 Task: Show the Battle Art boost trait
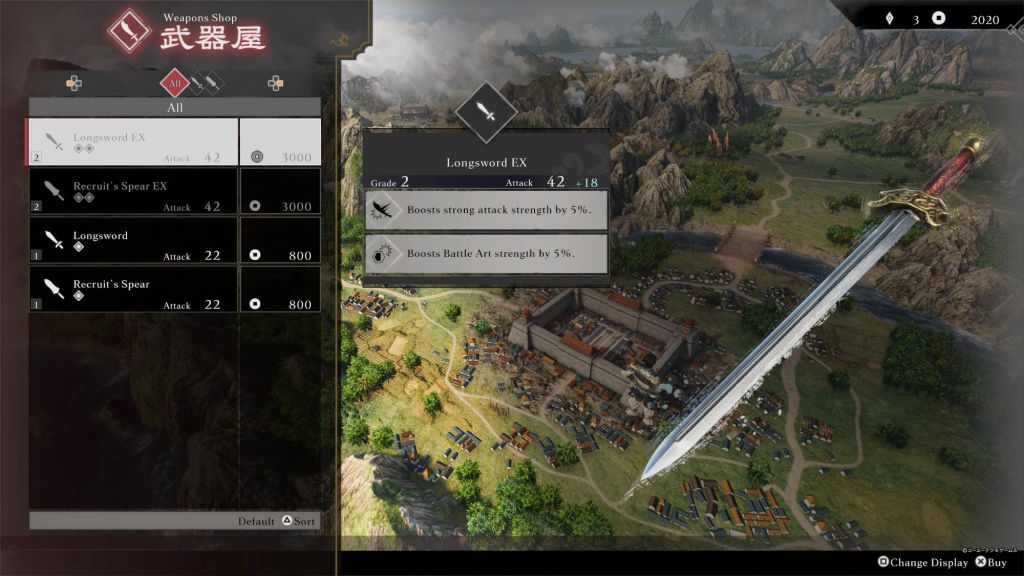tap(486, 253)
